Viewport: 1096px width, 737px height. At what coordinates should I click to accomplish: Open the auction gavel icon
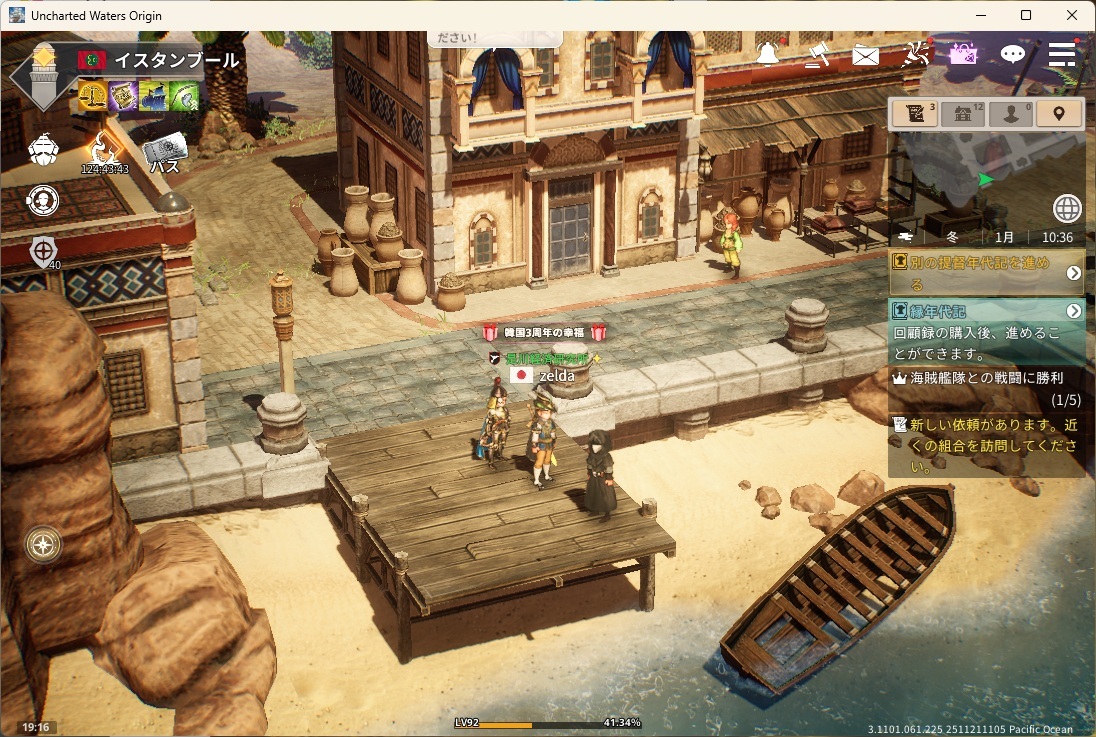[817, 54]
